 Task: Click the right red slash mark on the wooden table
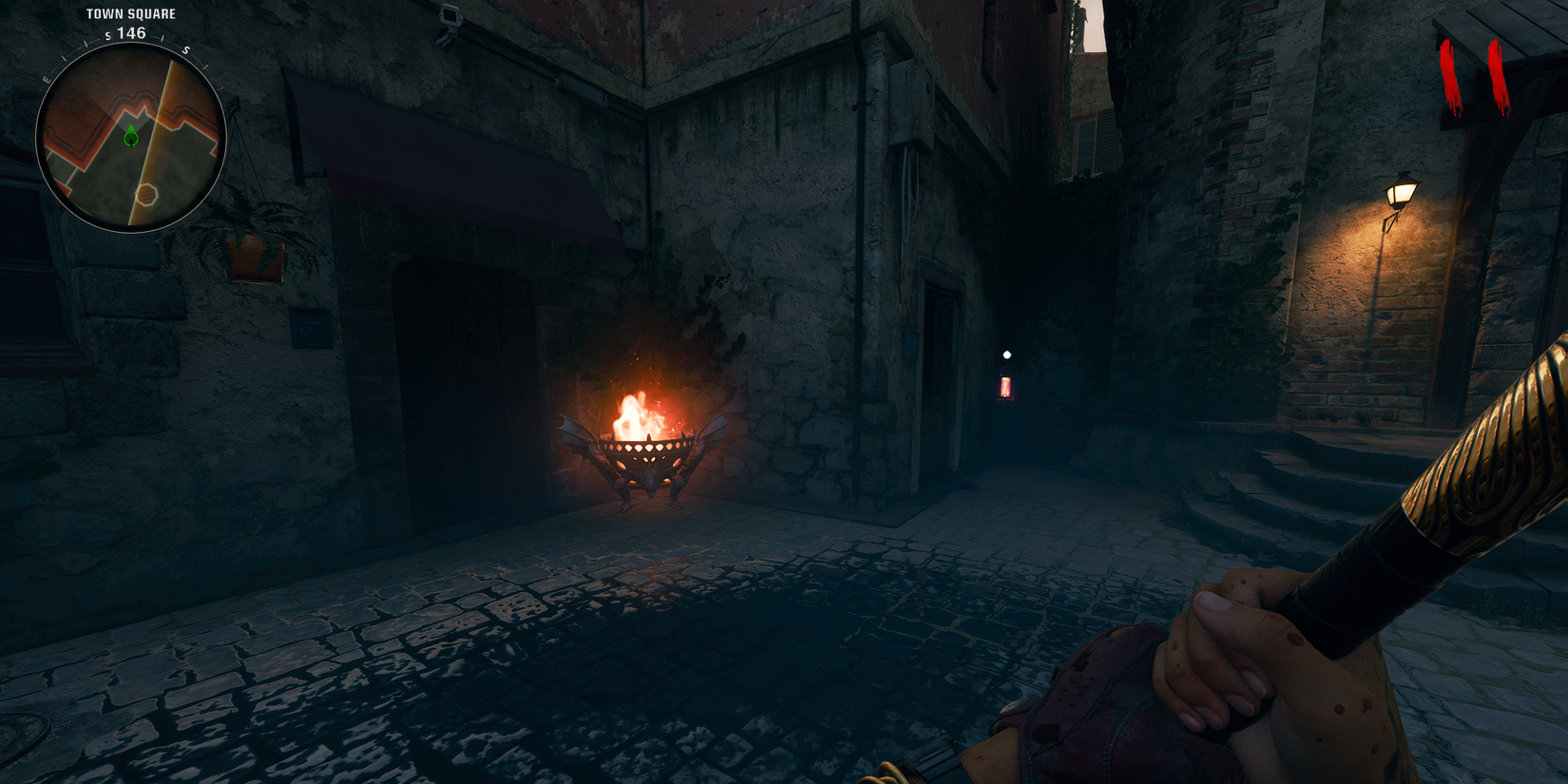point(1497,71)
